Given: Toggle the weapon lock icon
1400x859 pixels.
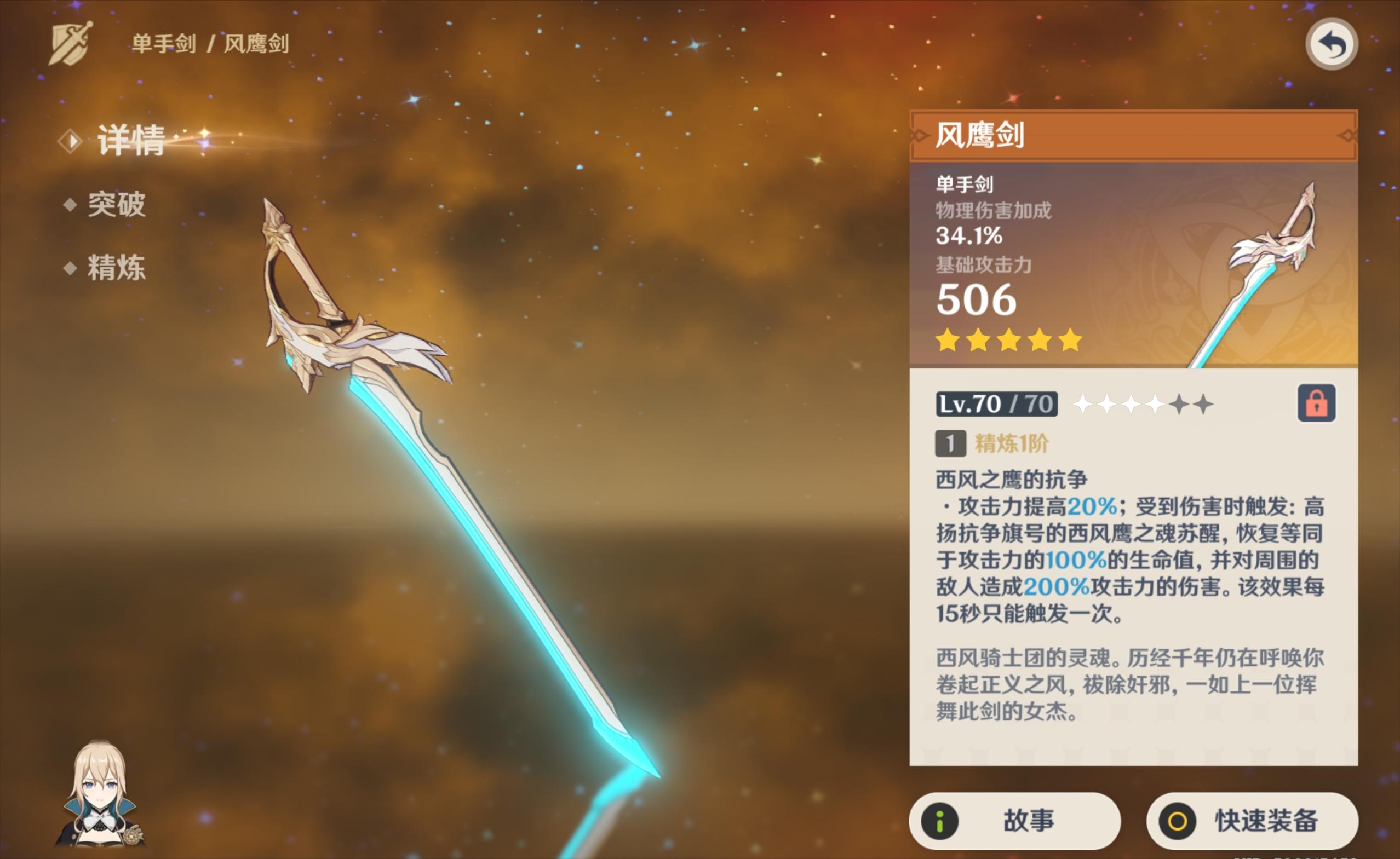Looking at the screenshot, I should click(1316, 404).
